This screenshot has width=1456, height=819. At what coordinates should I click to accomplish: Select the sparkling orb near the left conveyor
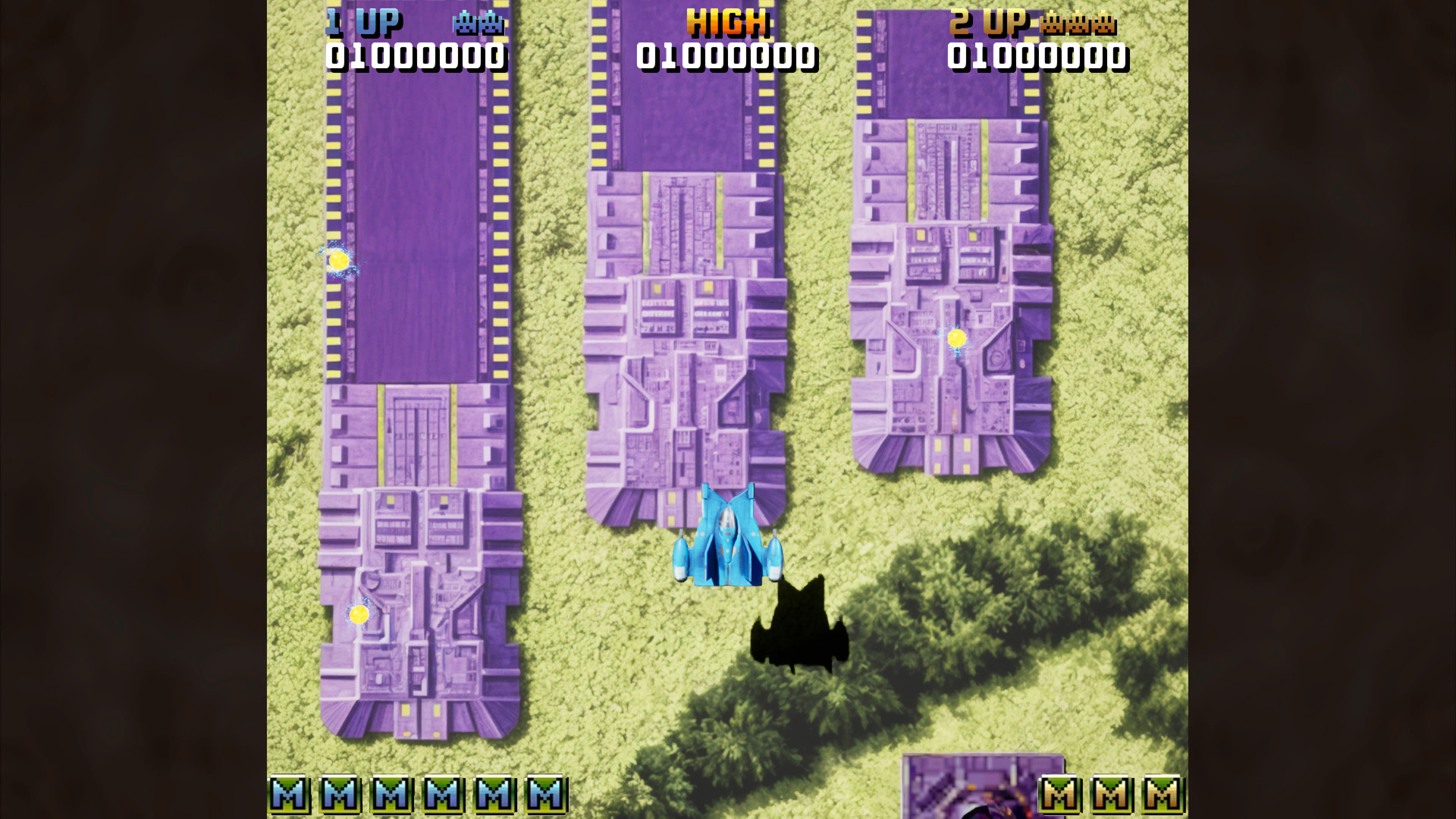[x=340, y=262]
